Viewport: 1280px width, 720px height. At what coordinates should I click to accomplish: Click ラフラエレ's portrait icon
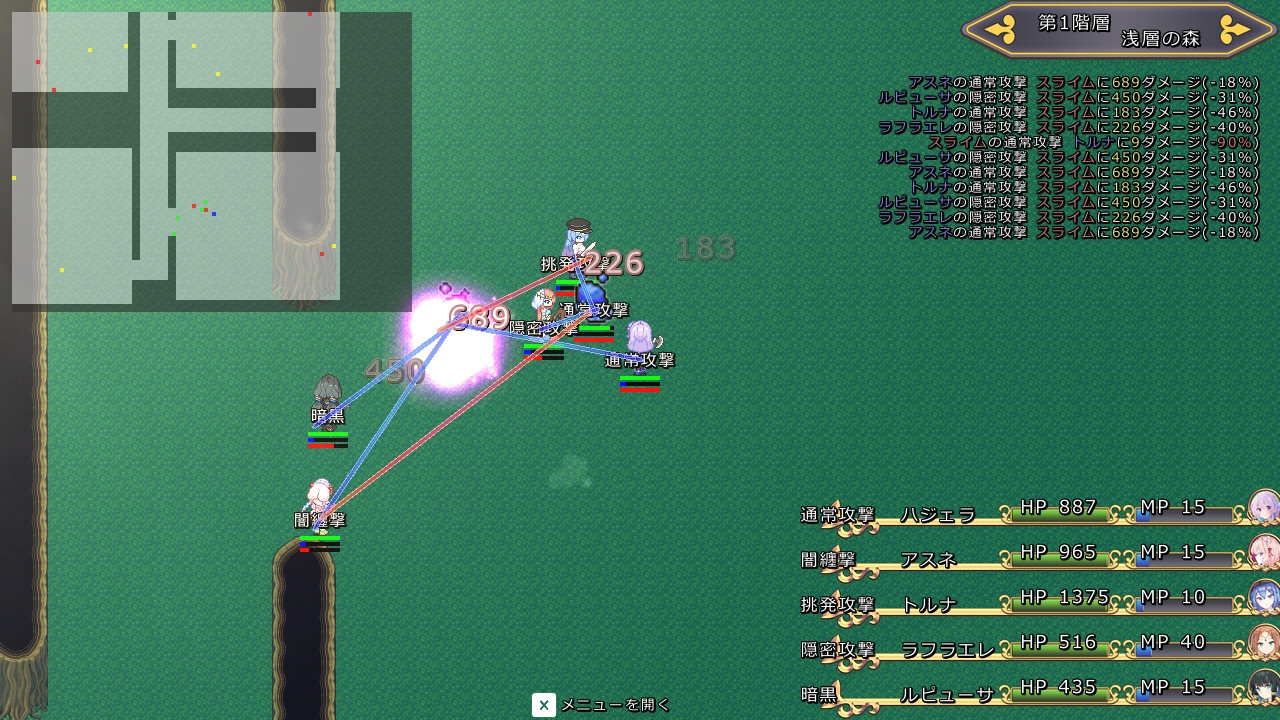(1264, 642)
